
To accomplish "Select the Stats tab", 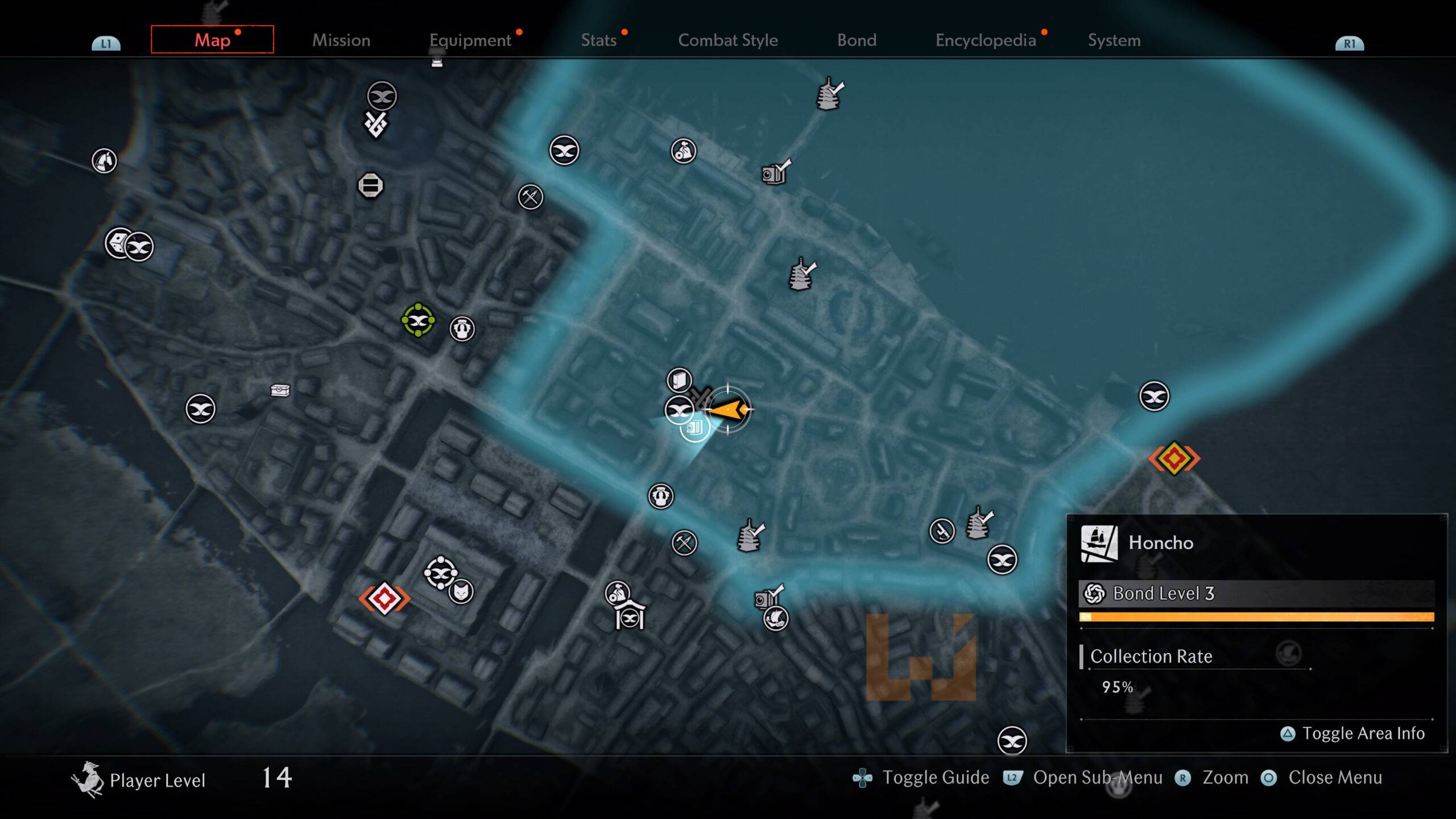I will click(x=599, y=40).
